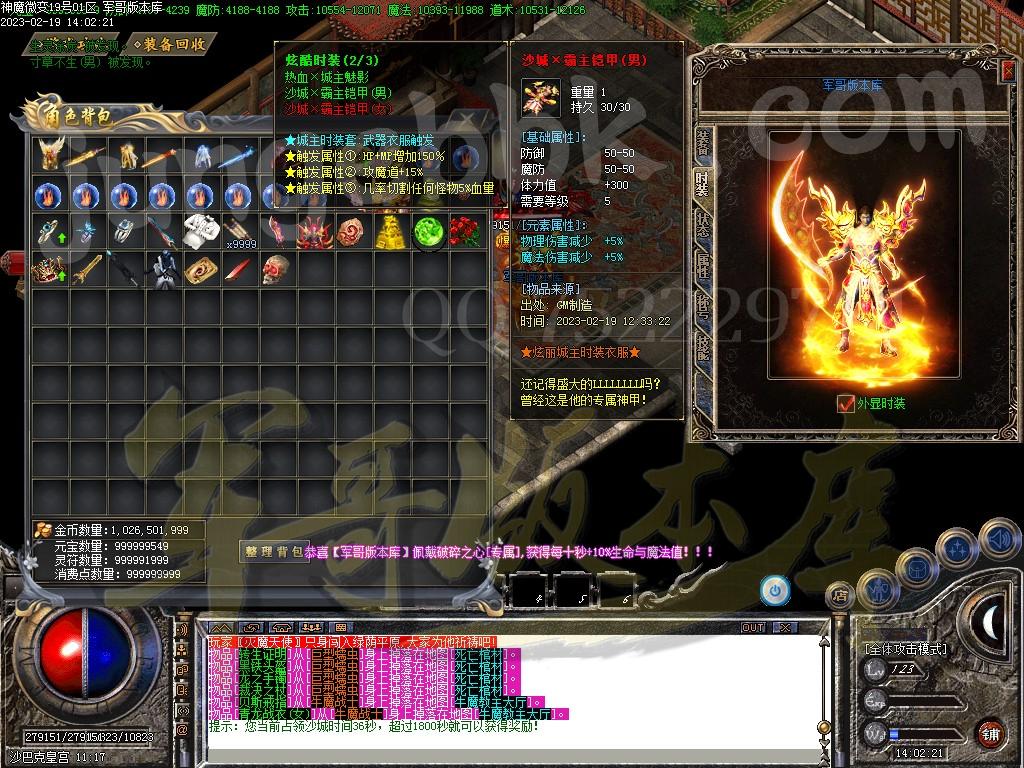Pick the red roses bouquet item
The height and width of the screenshot is (768, 1024).
point(464,231)
